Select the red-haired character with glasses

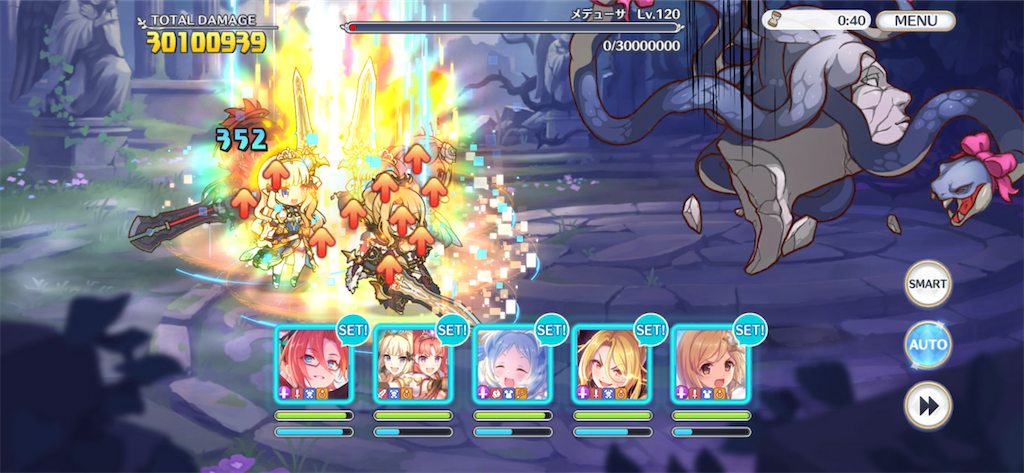pos(313,364)
